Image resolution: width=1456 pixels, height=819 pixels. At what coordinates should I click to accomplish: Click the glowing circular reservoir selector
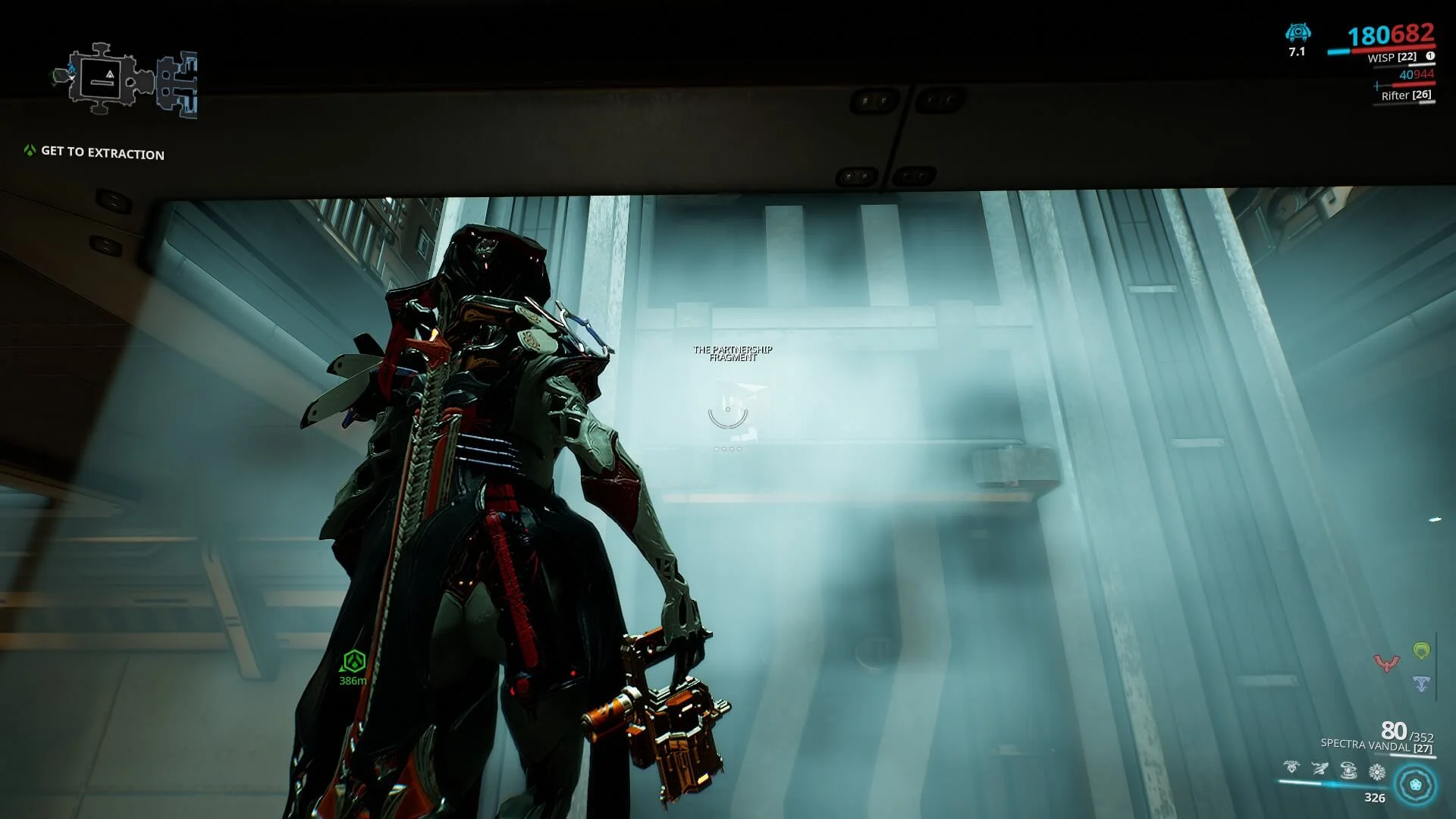pos(1415,784)
